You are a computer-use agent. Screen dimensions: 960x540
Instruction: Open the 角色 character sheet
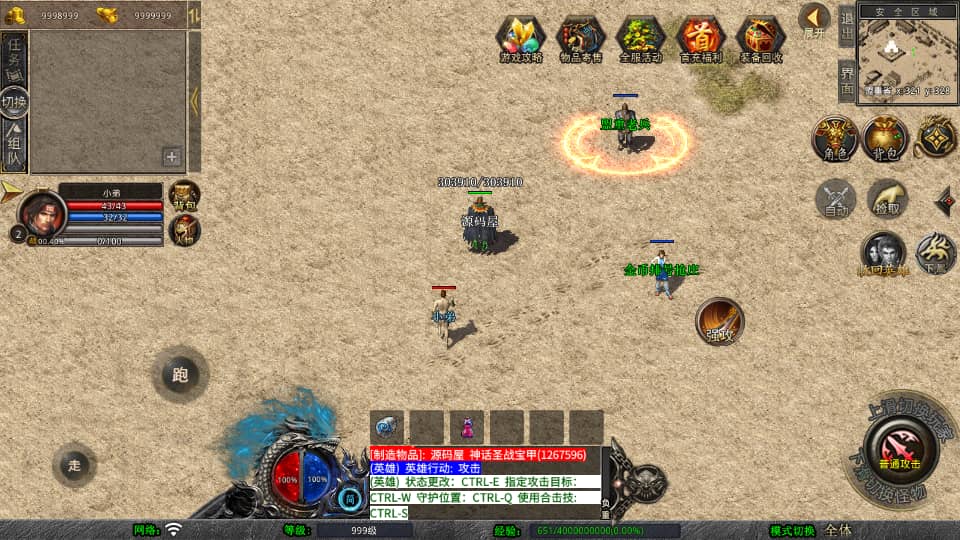tap(836, 139)
